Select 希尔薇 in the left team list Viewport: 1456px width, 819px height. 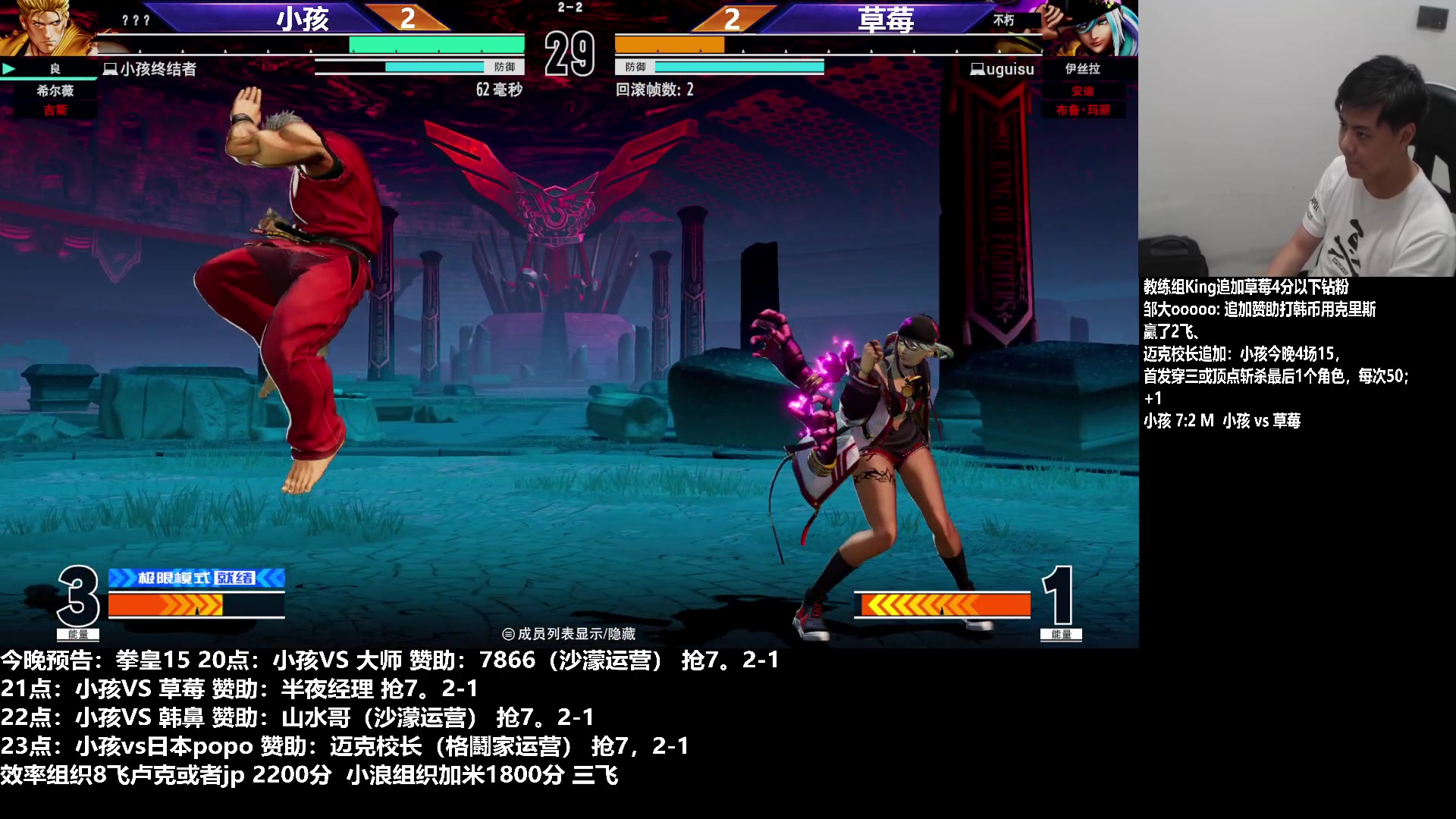[55, 90]
